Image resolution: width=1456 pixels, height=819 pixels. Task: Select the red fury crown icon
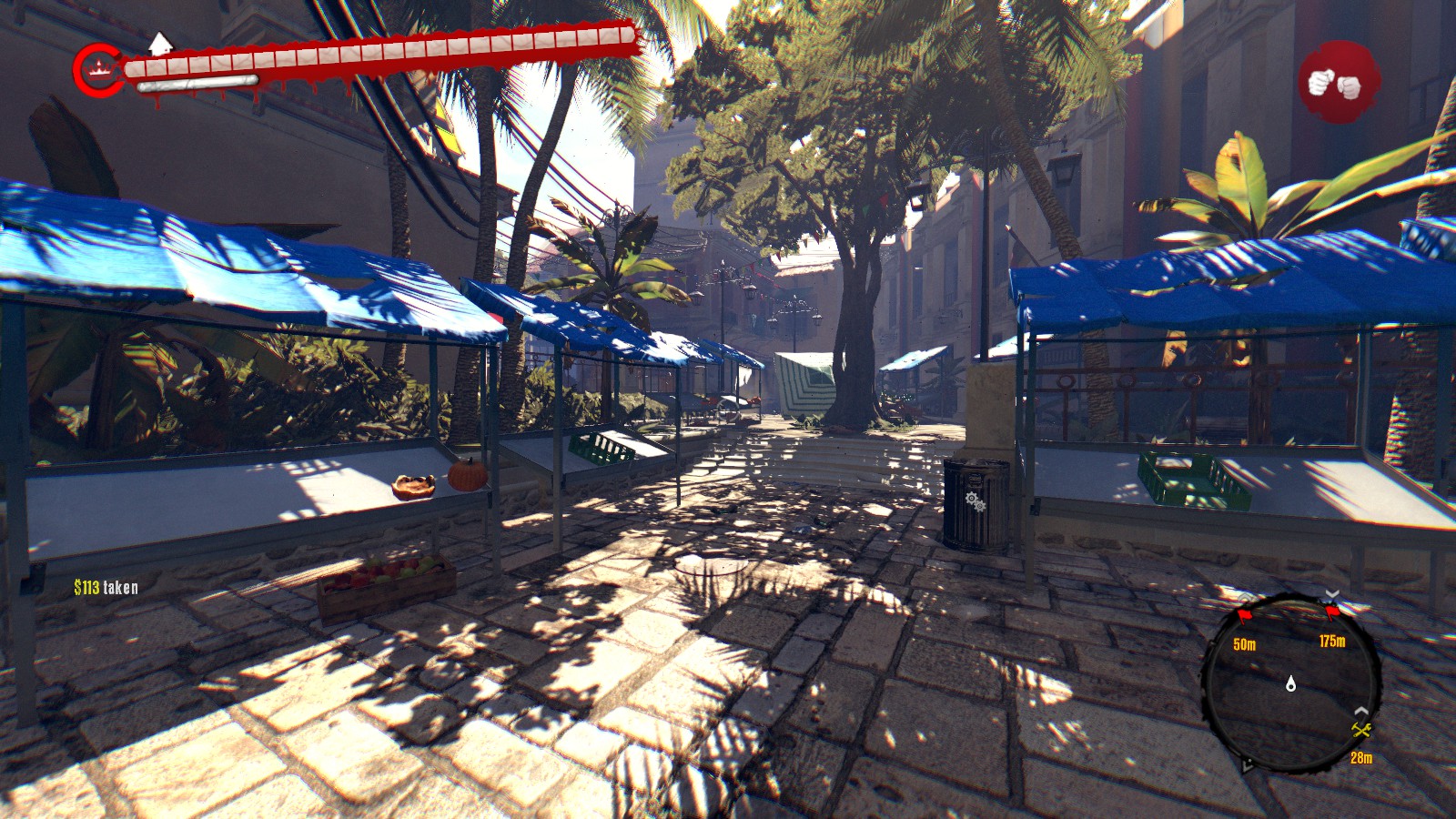(x=97, y=69)
